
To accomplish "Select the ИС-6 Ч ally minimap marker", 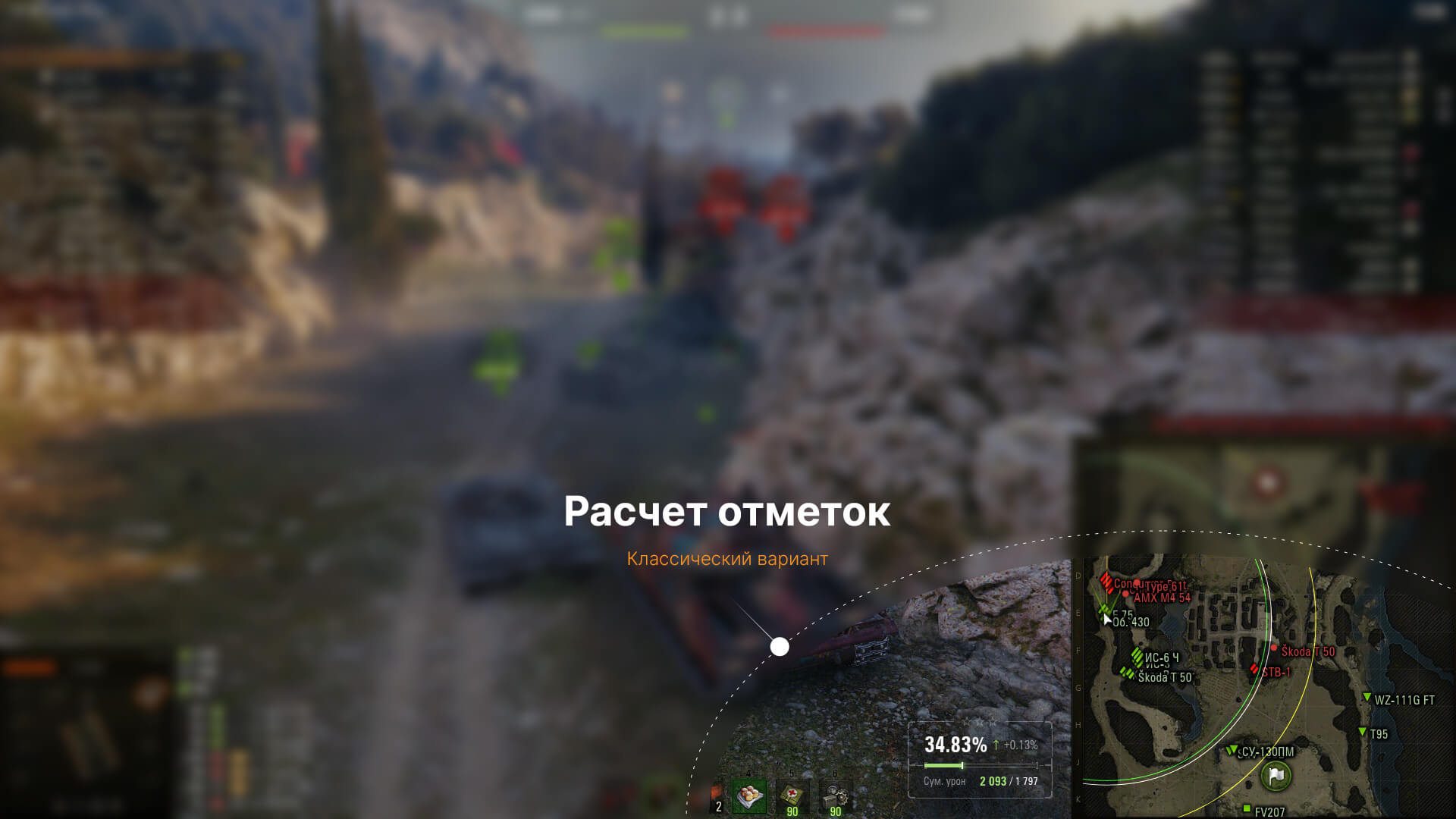I will 1137,656.
